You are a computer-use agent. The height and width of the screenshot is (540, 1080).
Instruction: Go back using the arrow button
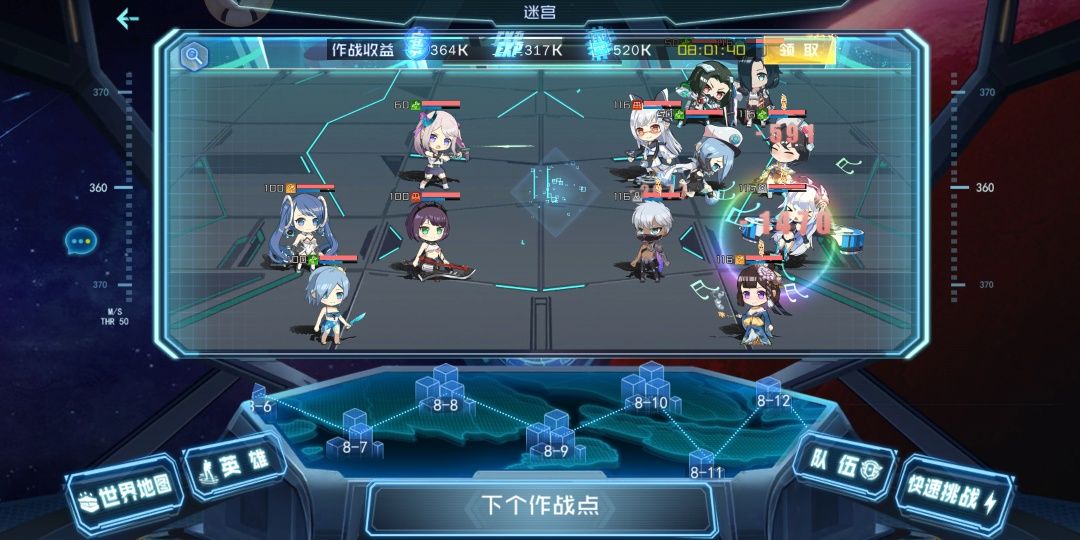(x=127, y=19)
